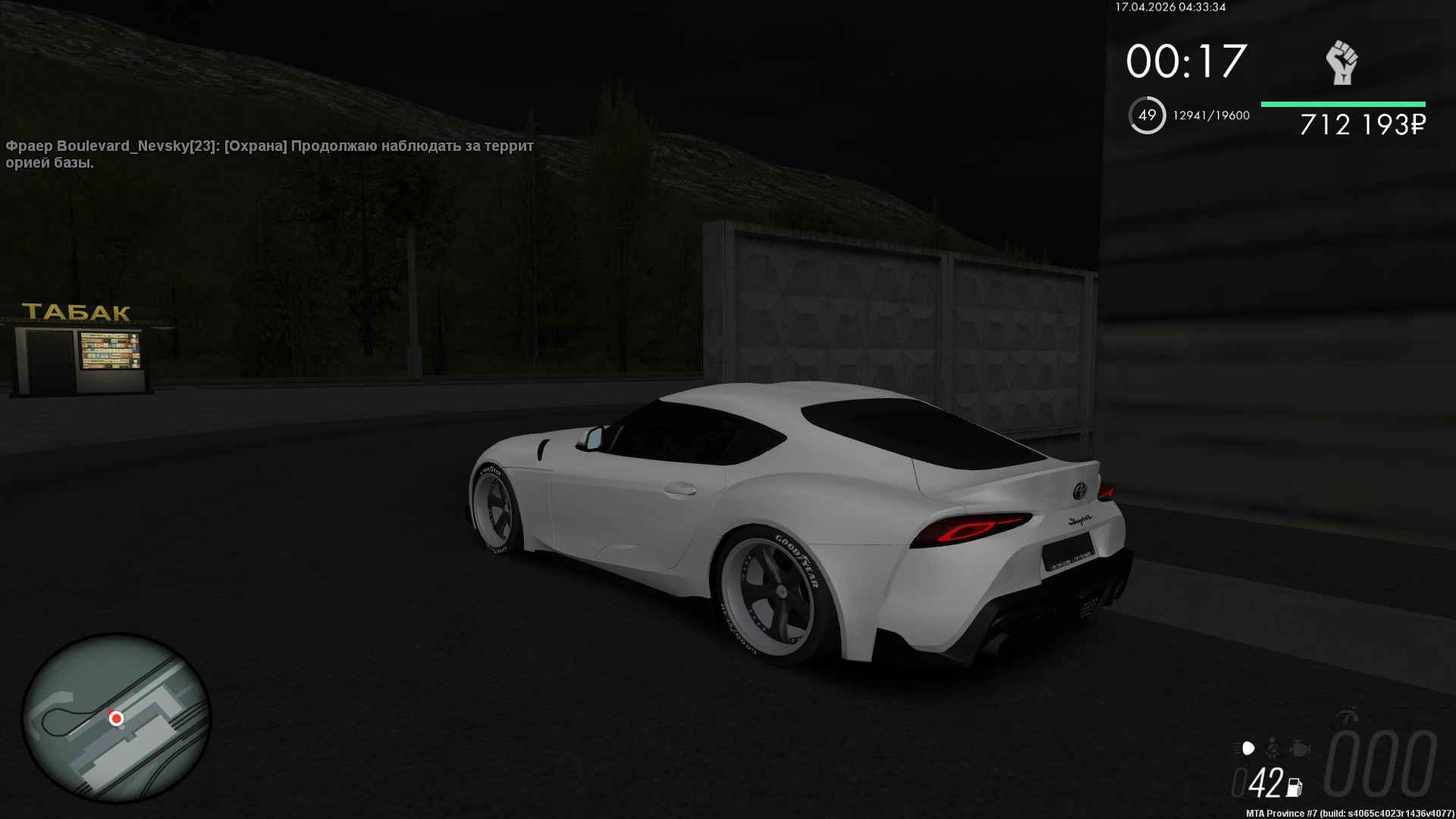Toggle the headlights indicator icon
The image size is (1456, 819).
[1247, 748]
